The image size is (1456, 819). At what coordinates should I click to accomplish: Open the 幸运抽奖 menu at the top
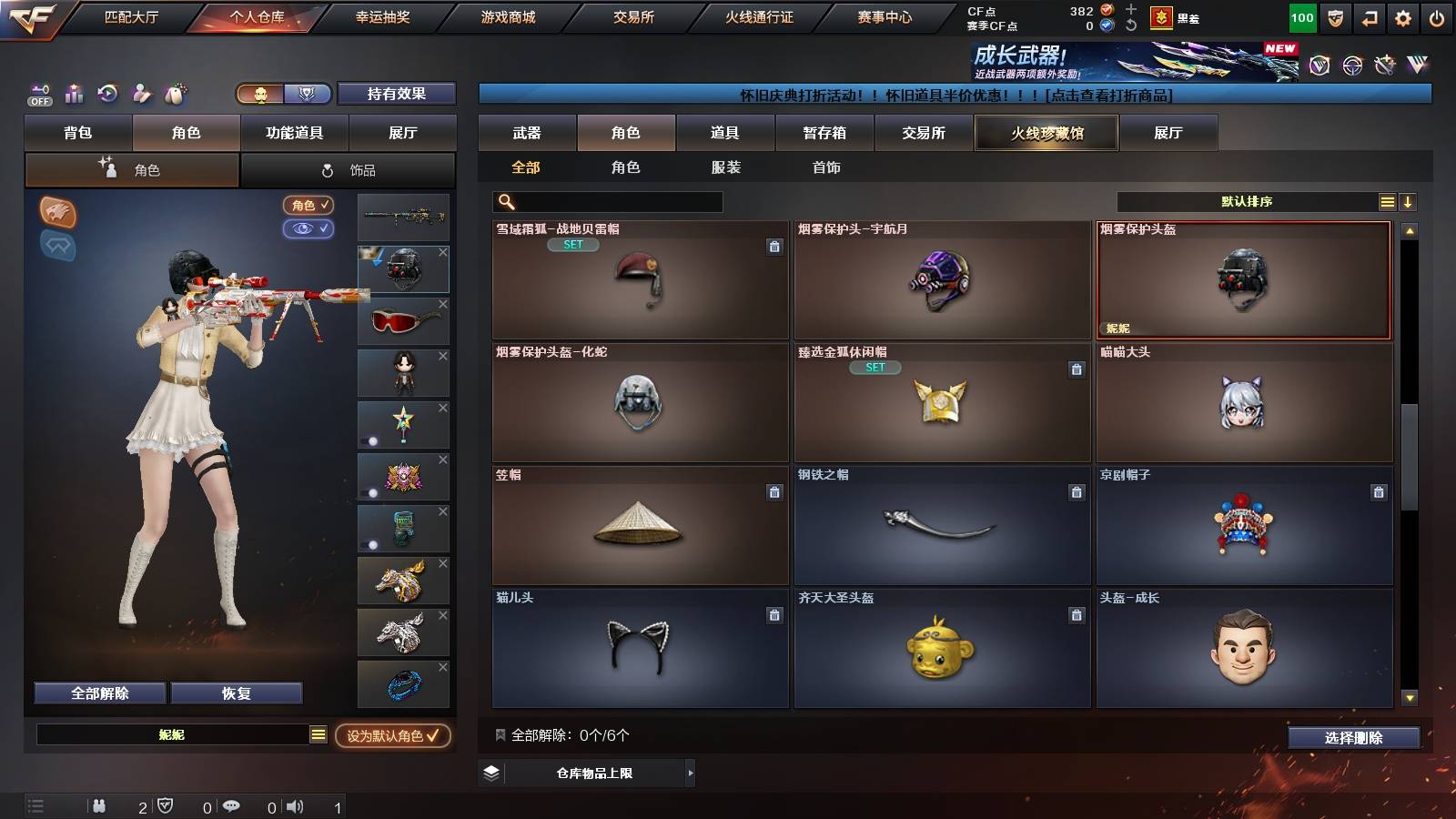click(385, 15)
